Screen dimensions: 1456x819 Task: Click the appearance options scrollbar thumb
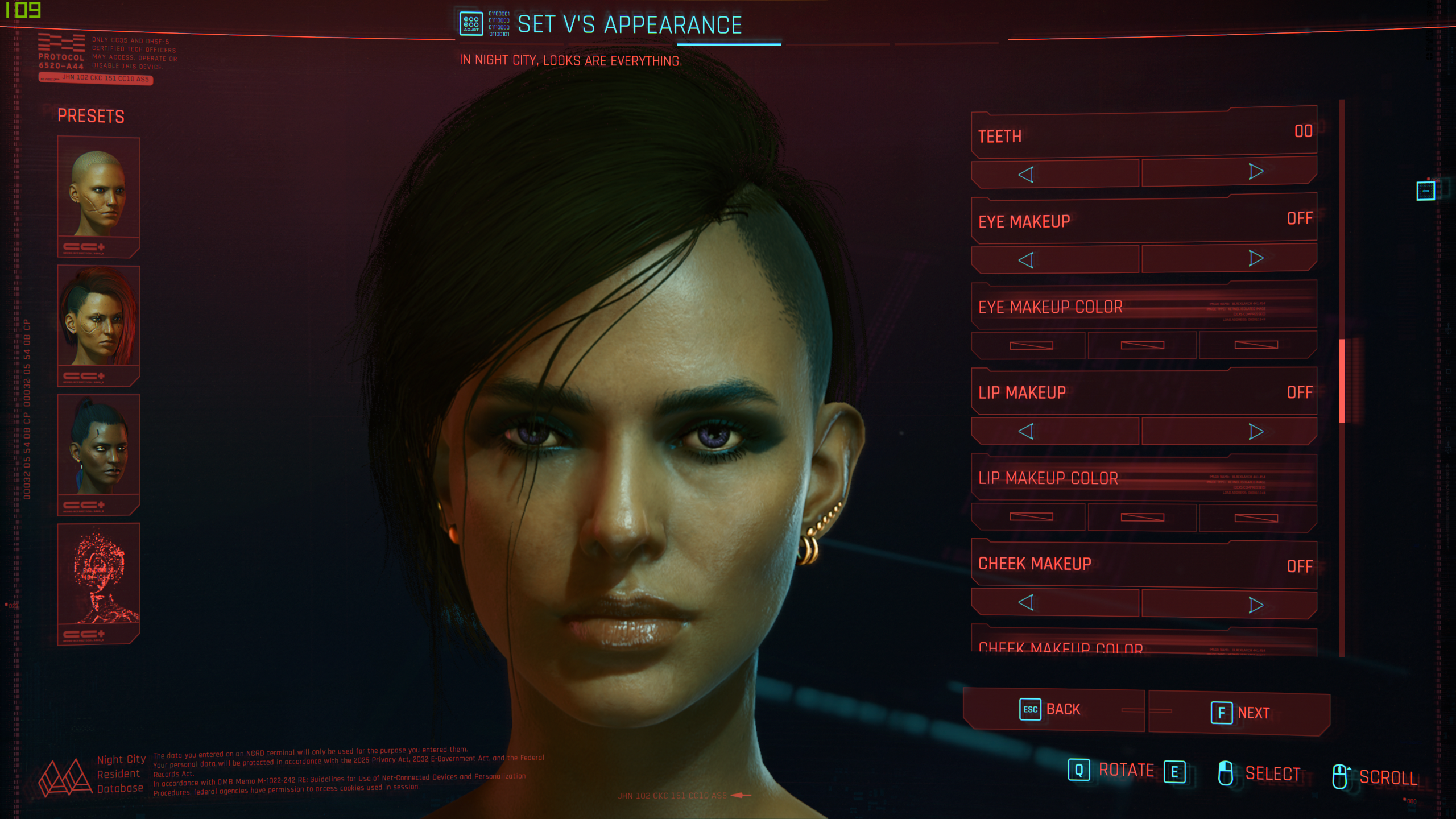pyautogui.click(x=1342, y=381)
